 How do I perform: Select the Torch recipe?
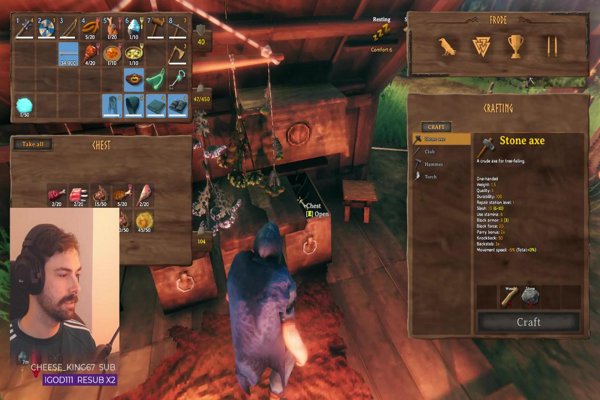pyautogui.click(x=431, y=176)
